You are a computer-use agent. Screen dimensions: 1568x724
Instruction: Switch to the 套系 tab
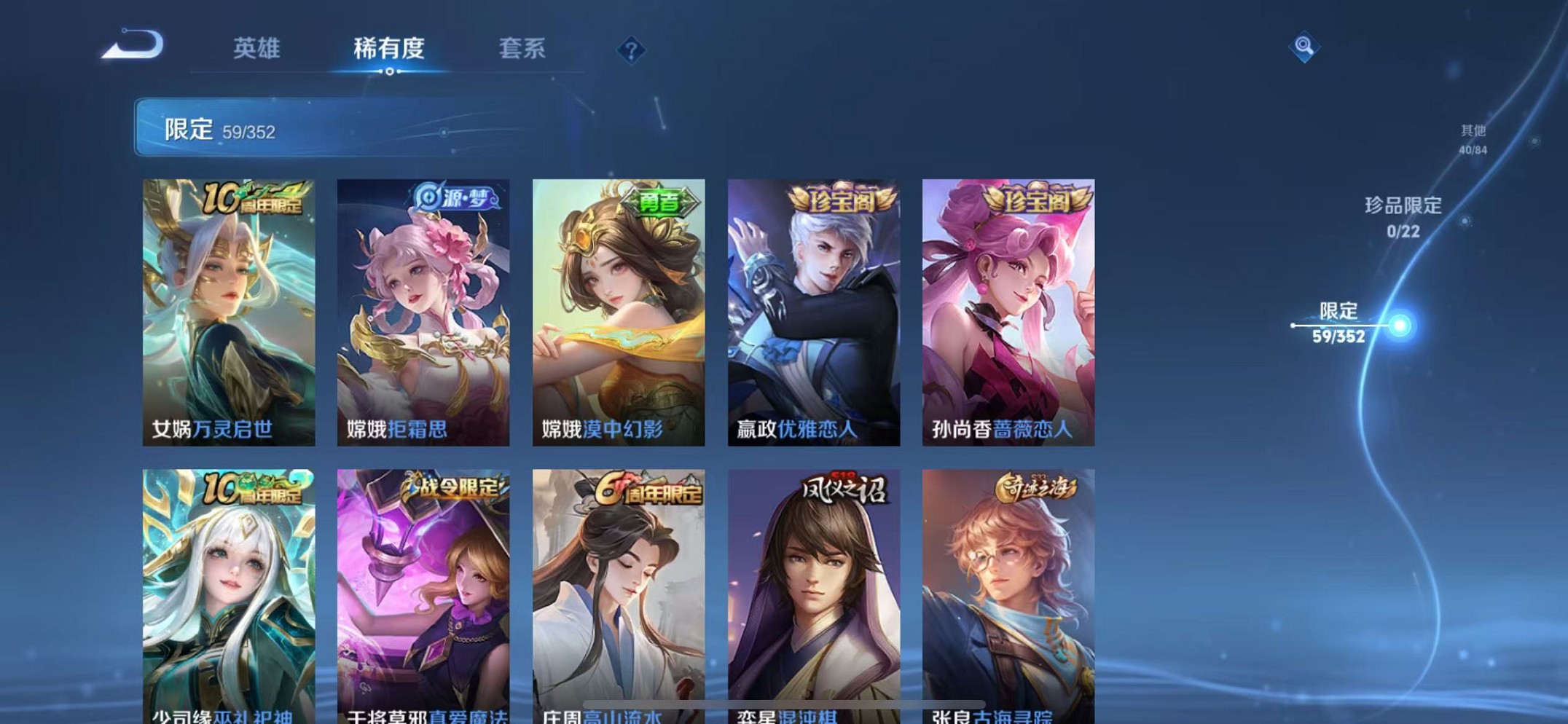pos(522,50)
